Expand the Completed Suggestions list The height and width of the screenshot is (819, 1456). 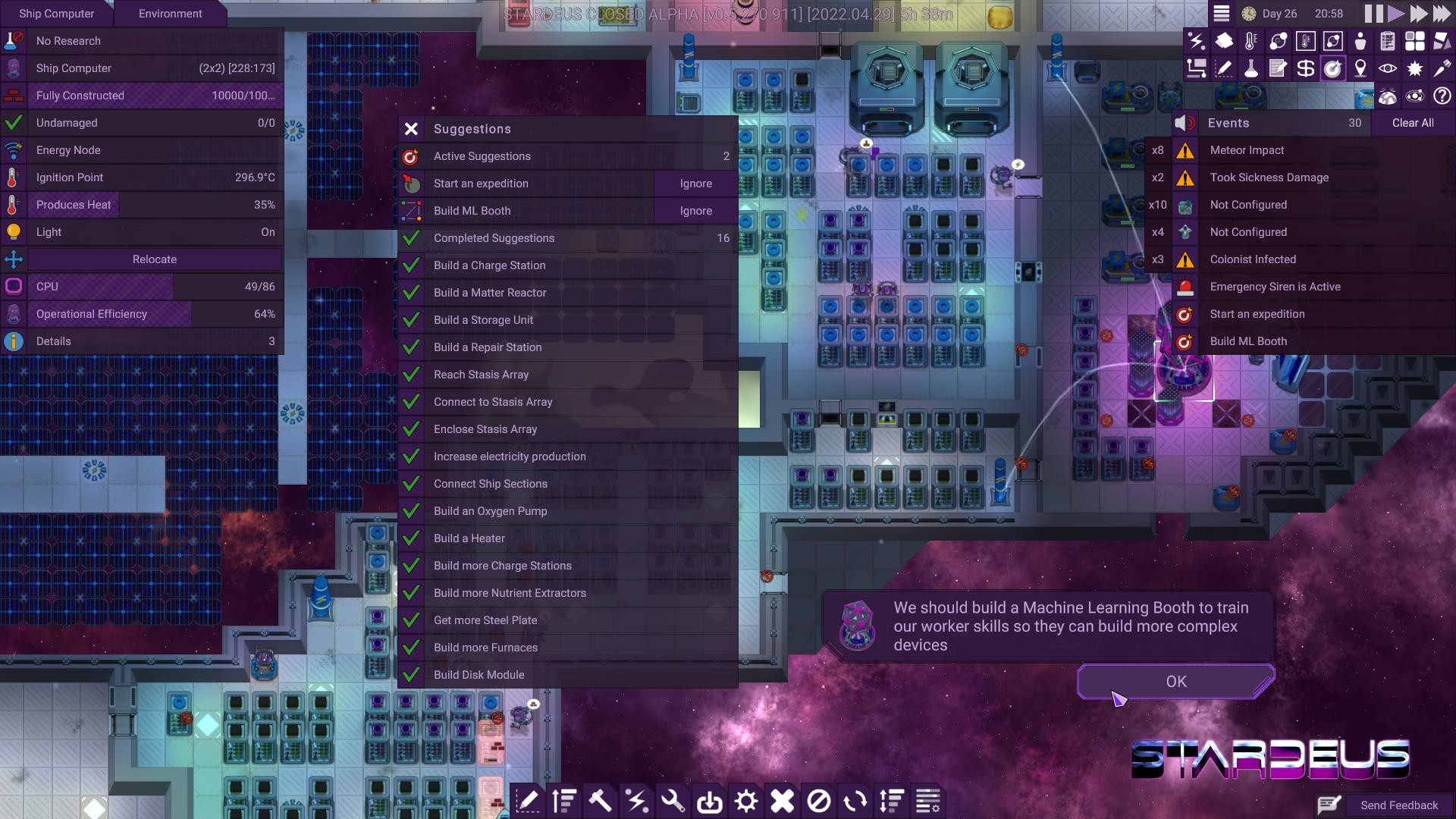(x=567, y=237)
